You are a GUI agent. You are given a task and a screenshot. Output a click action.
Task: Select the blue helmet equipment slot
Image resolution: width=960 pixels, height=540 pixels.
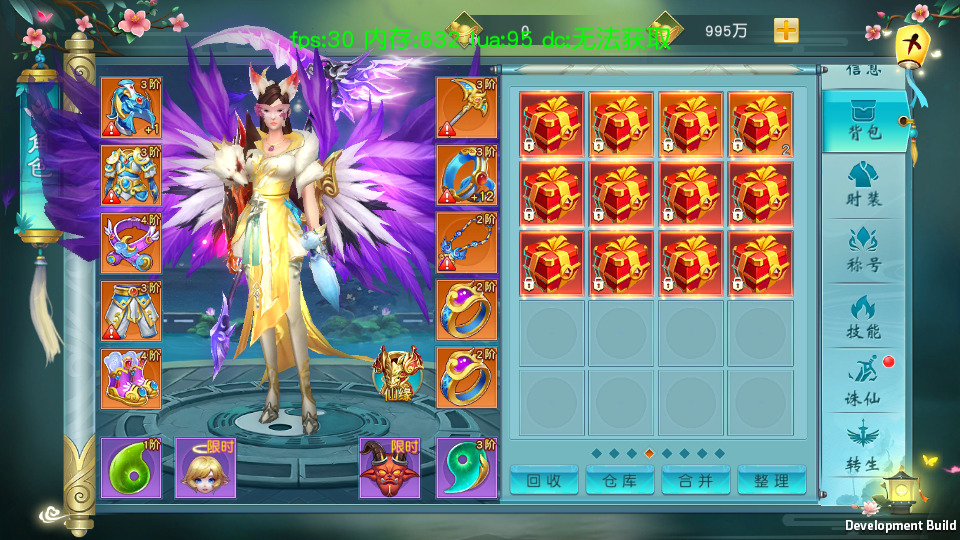coord(130,108)
